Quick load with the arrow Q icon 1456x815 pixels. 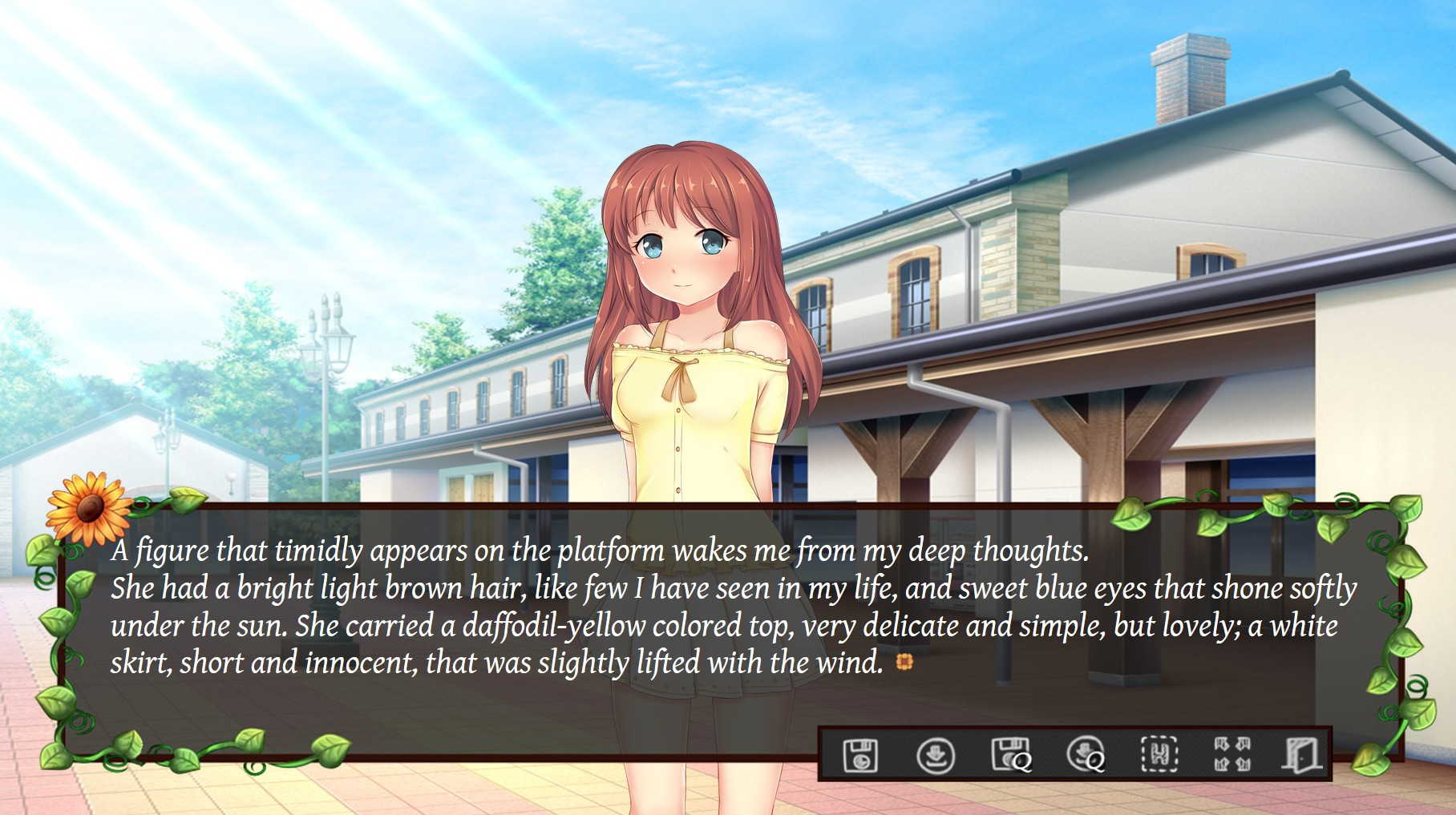[1085, 755]
